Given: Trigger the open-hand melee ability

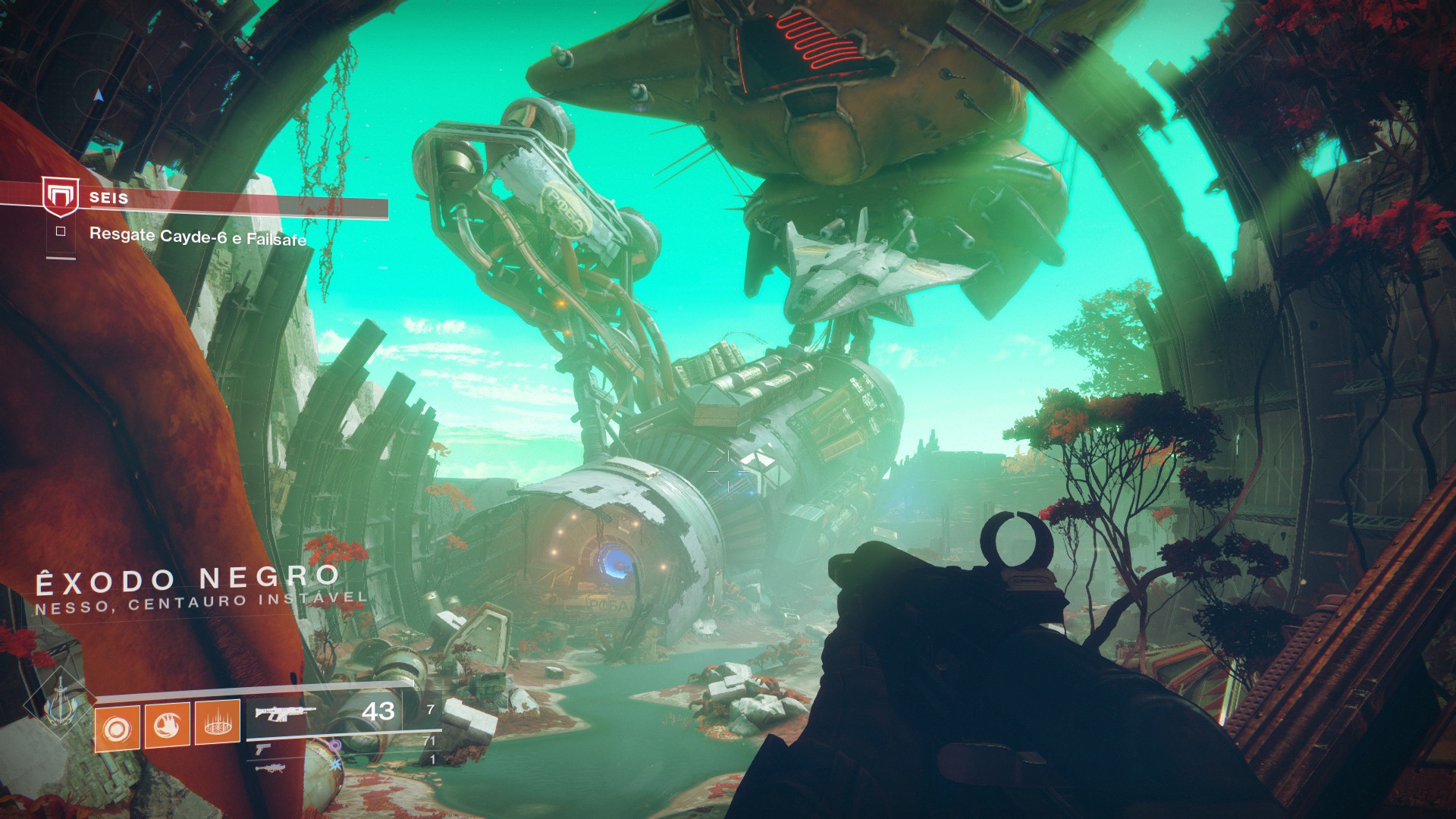Looking at the screenshot, I should tap(167, 726).
